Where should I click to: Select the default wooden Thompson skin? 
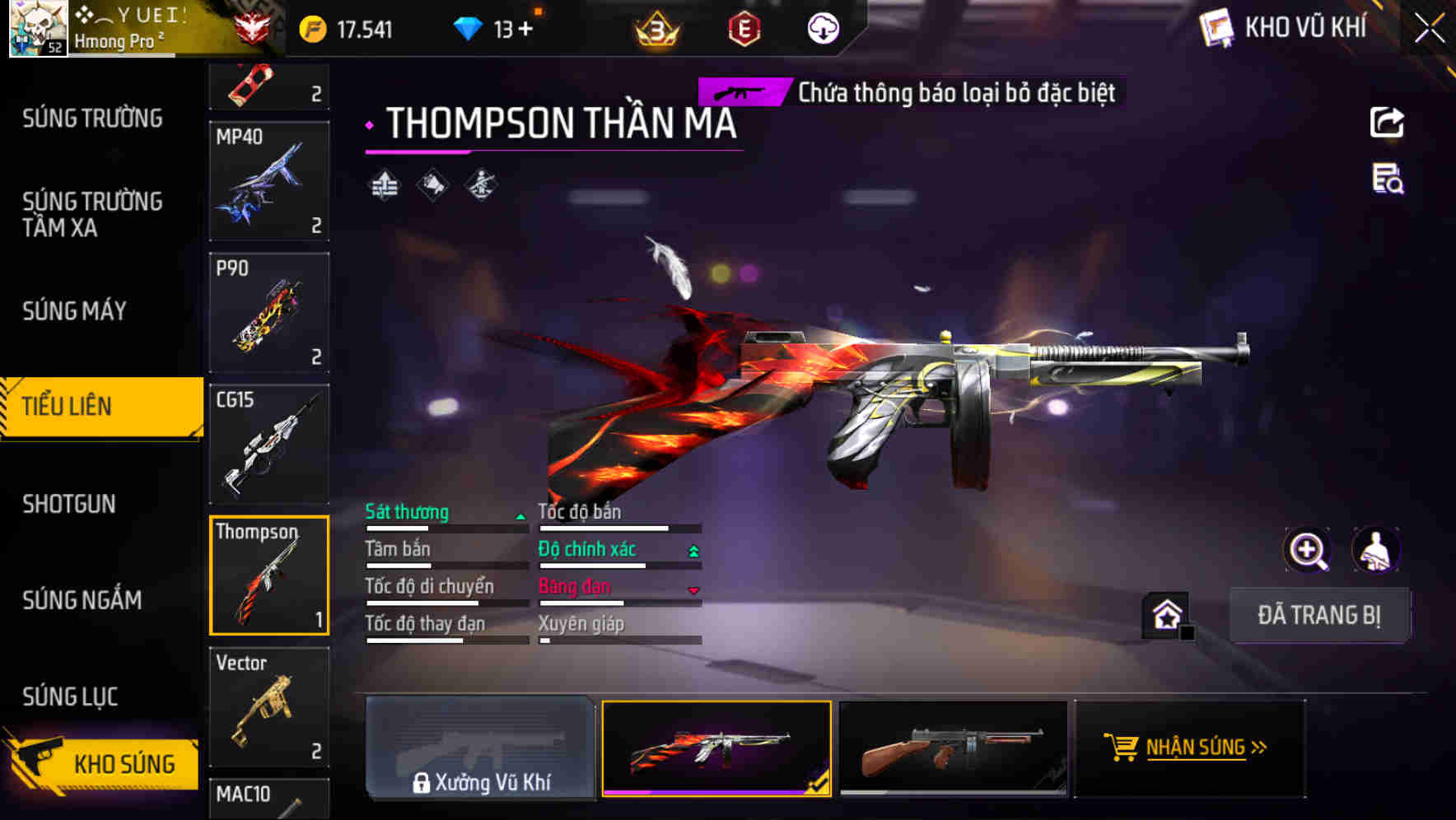click(x=953, y=748)
